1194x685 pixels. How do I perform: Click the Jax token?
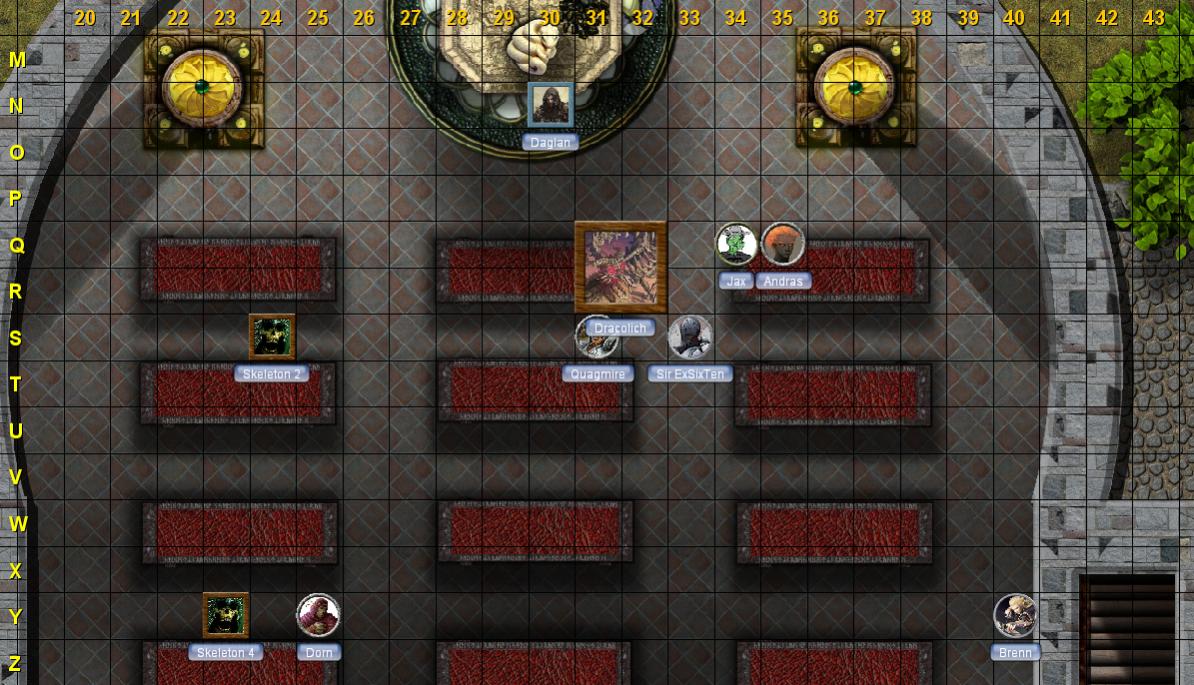[x=736, y=245]
